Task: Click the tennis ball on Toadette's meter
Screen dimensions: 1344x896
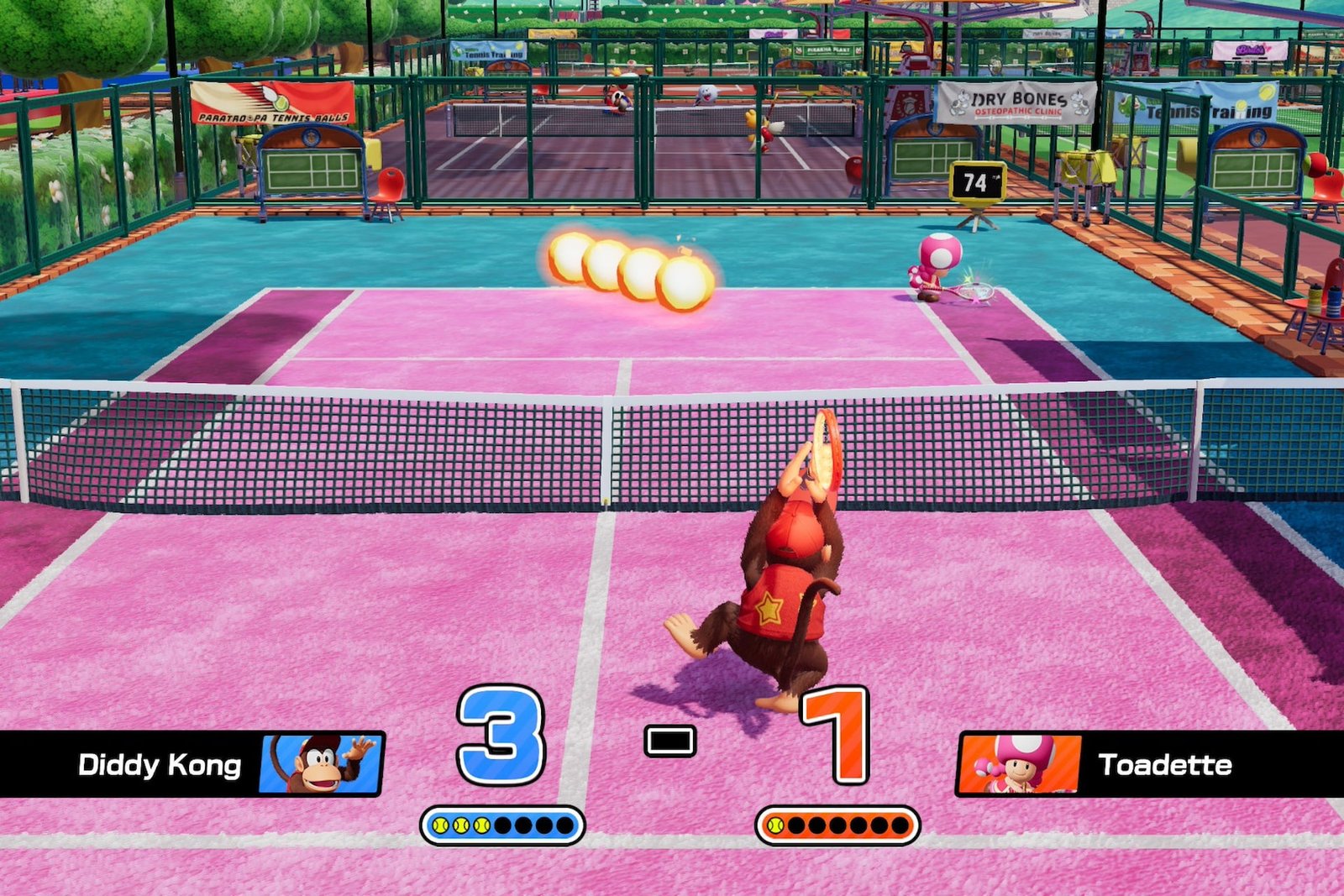Action: pos(777,827)
